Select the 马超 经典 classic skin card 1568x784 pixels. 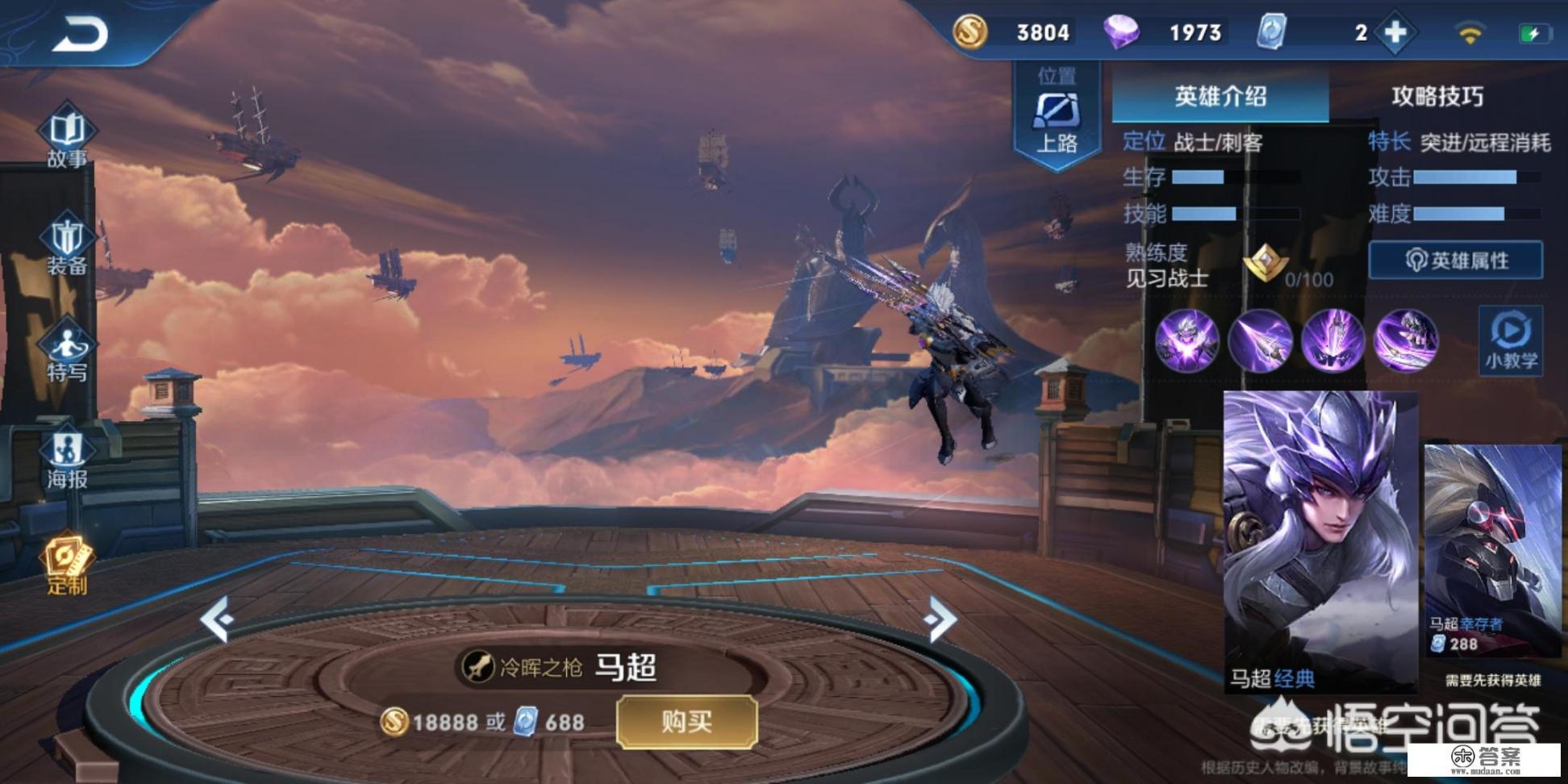coord(1320,540)
